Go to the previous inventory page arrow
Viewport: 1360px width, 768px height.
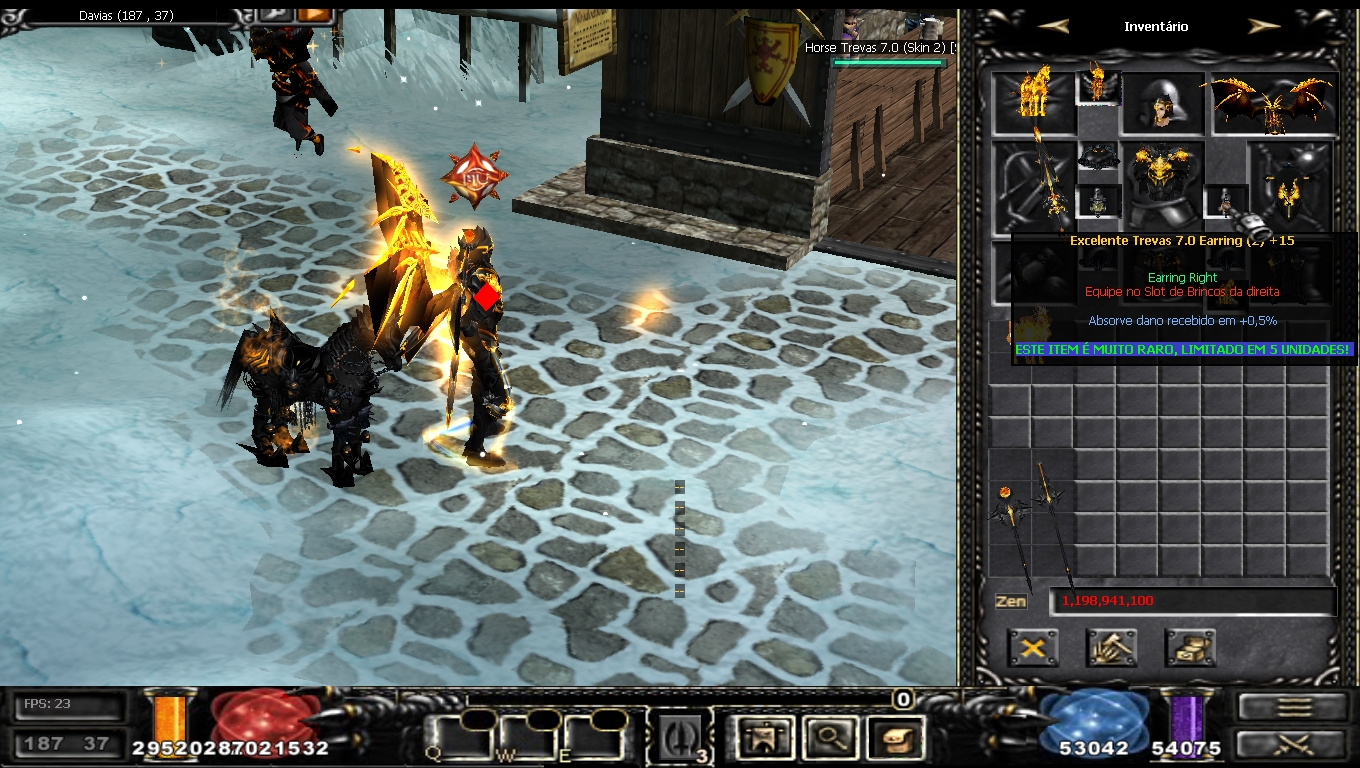pyautogui.click(x=1052, y=27)
